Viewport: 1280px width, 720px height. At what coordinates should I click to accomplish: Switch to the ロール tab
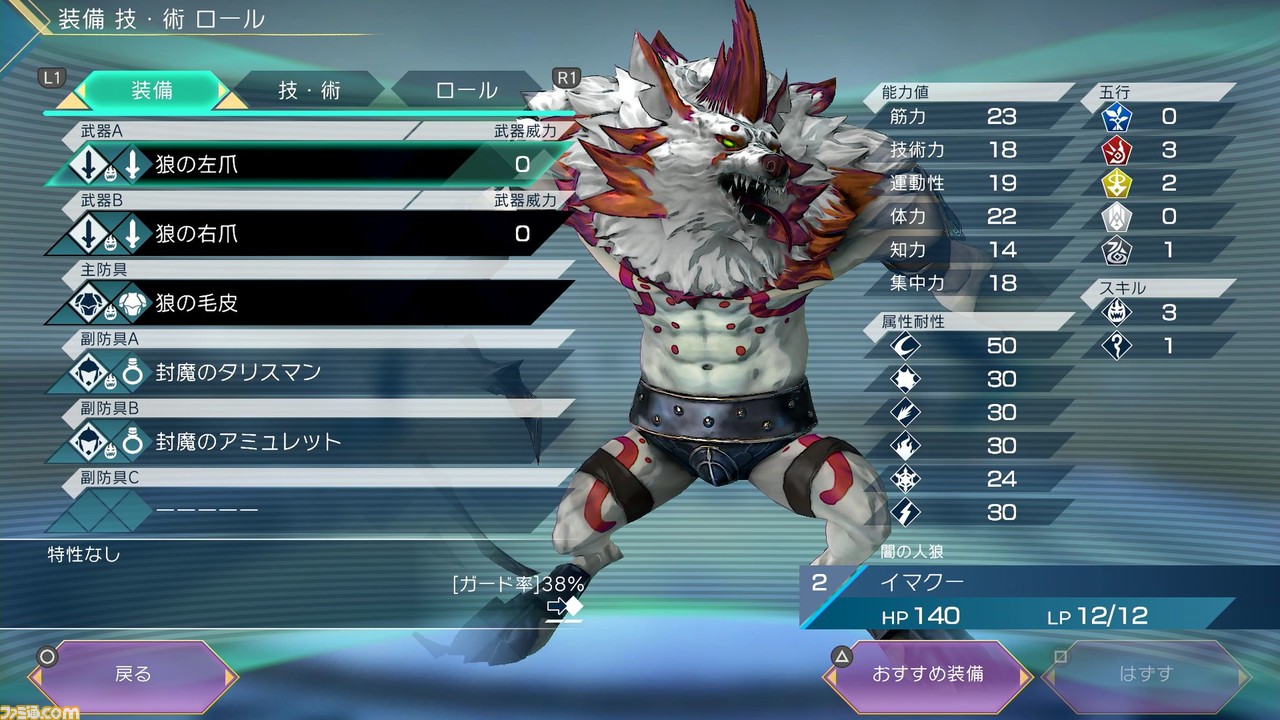pyautogui.click(x=466, y=90)
